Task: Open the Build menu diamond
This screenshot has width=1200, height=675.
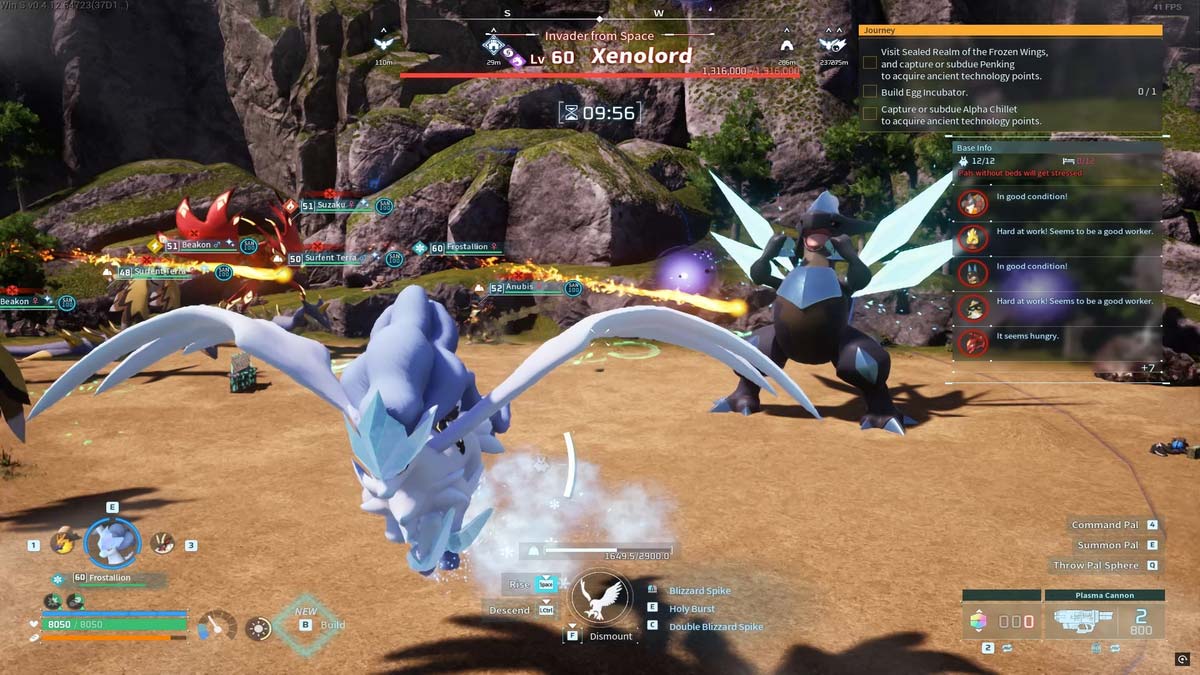Action: pyautogui.click(x=304, y=625)
